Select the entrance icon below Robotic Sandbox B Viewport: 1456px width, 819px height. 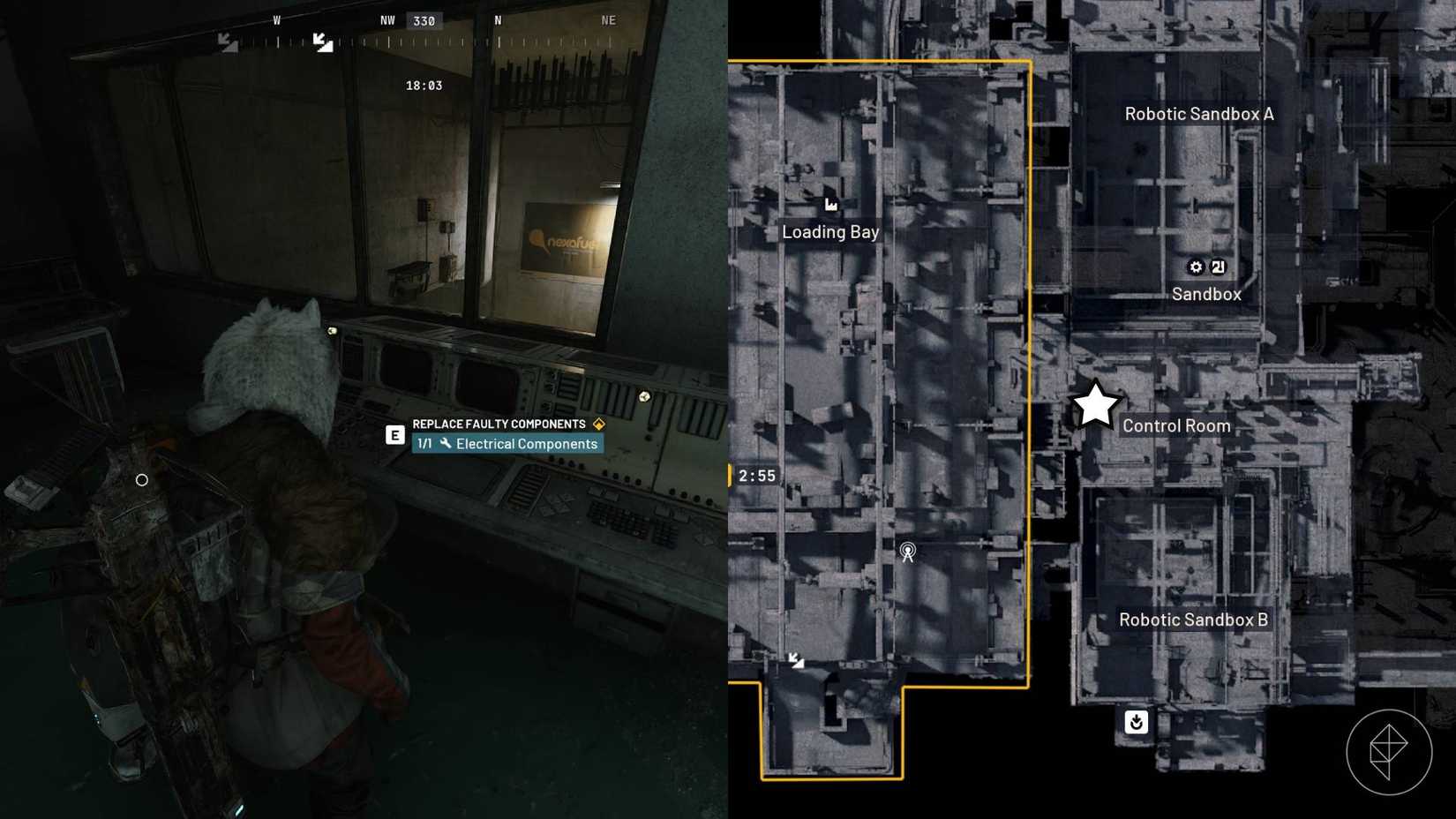tap(1137, 722)
